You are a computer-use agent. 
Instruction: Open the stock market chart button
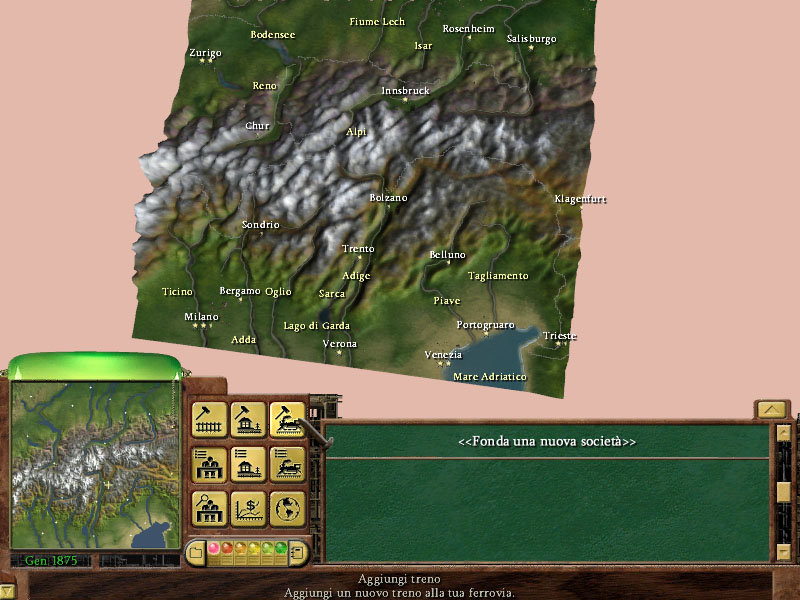(x=248, y=508)
